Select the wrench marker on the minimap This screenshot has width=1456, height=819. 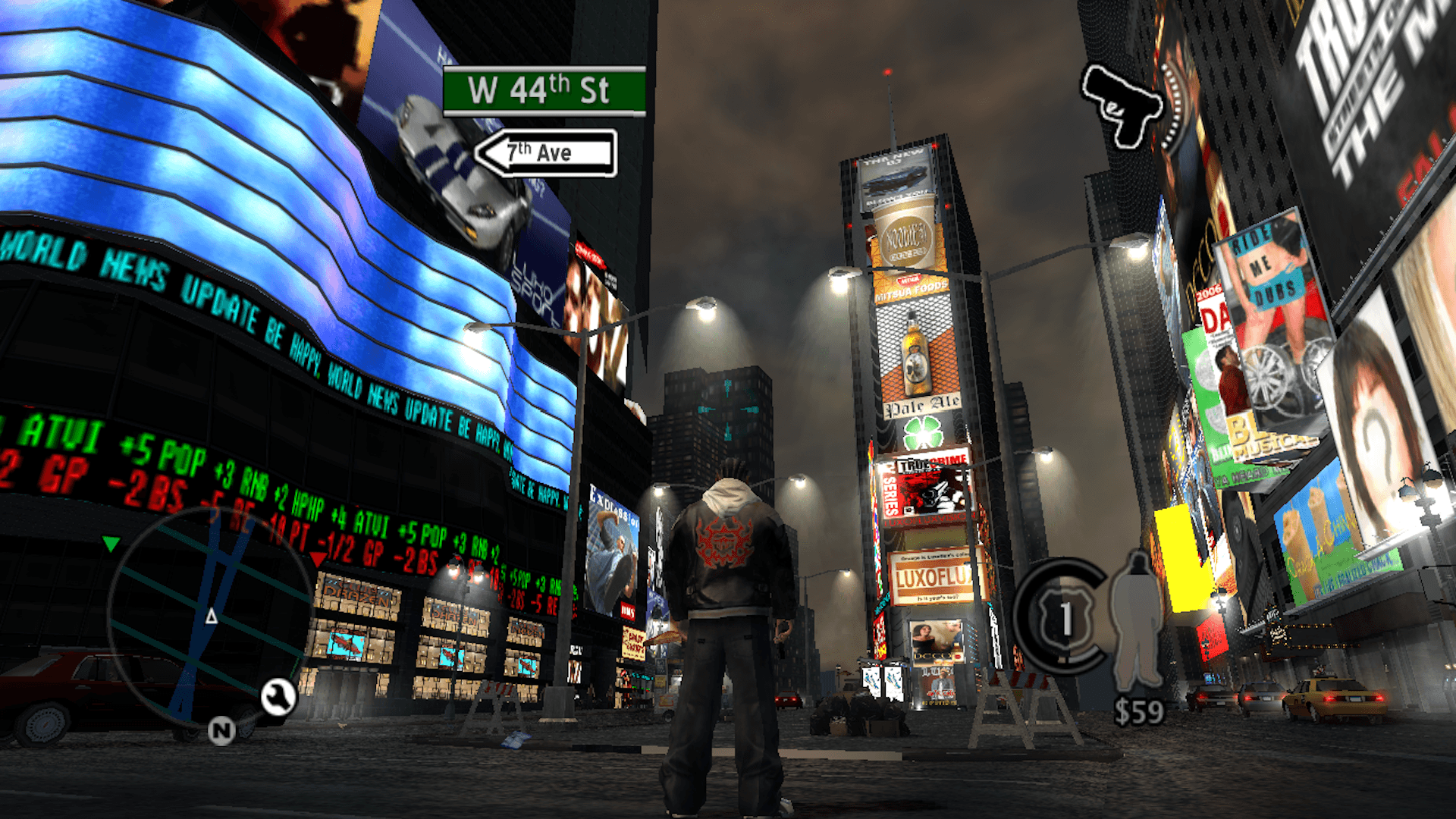click(278, 697)
